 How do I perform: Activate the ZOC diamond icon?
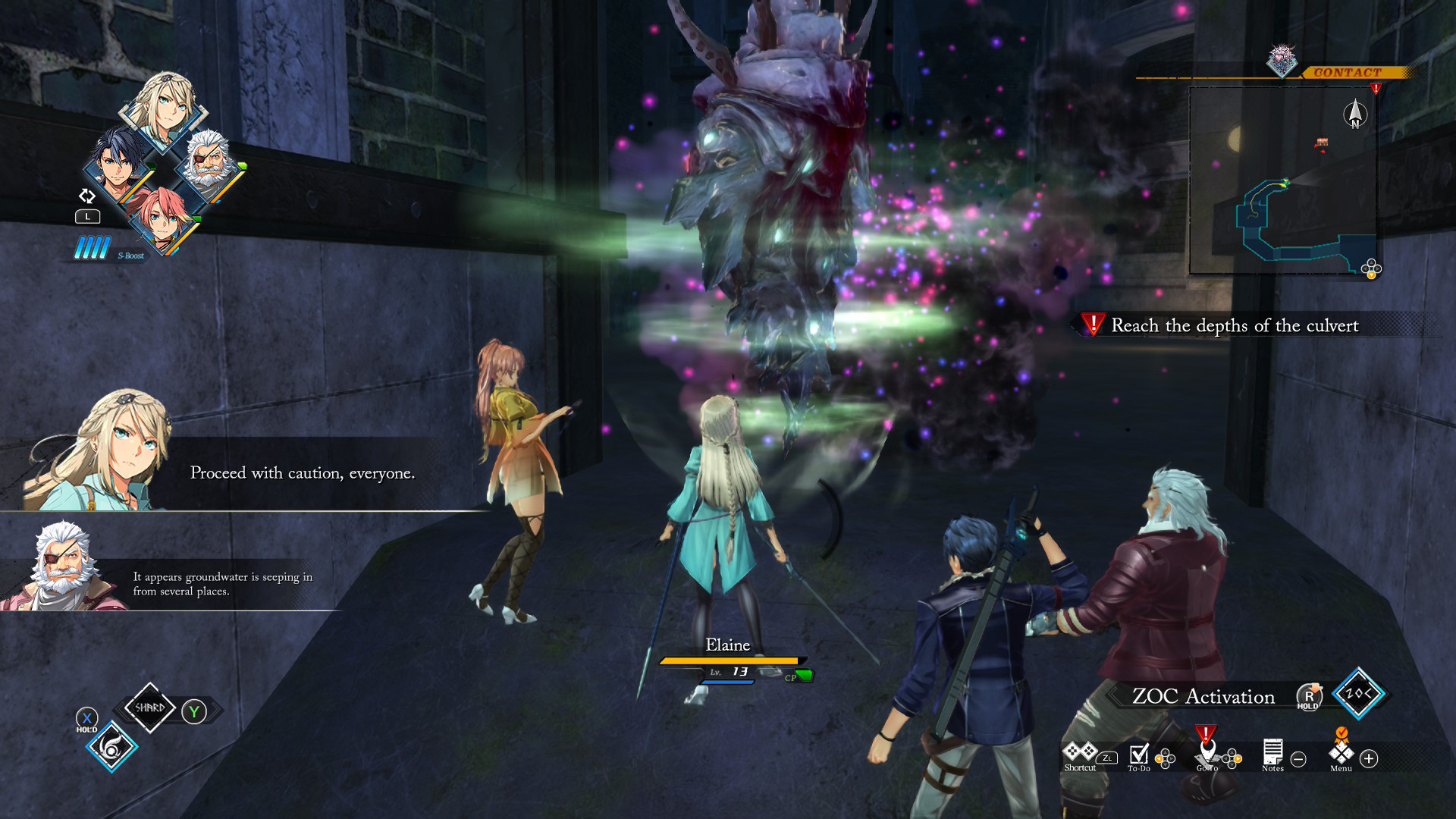[1358, 693]
